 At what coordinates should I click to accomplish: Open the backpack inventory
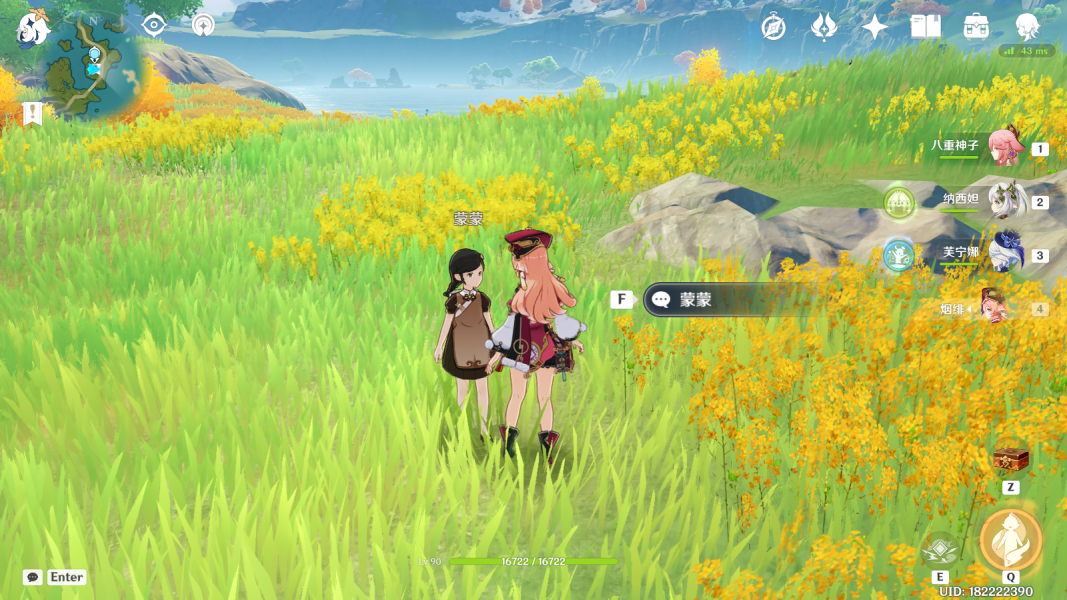tap(976, 27)
